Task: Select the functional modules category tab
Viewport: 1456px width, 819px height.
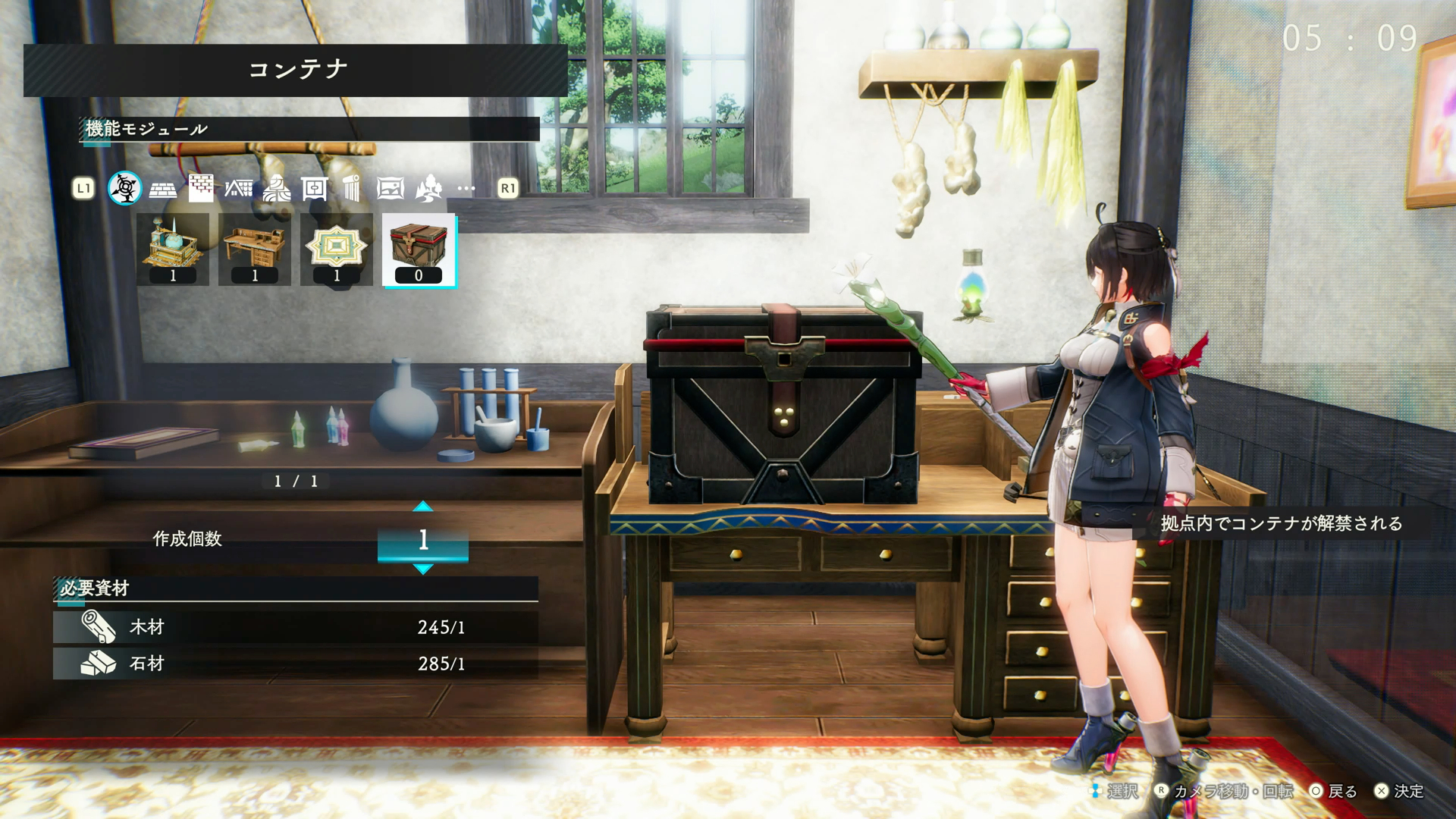Action: (124, 188)
